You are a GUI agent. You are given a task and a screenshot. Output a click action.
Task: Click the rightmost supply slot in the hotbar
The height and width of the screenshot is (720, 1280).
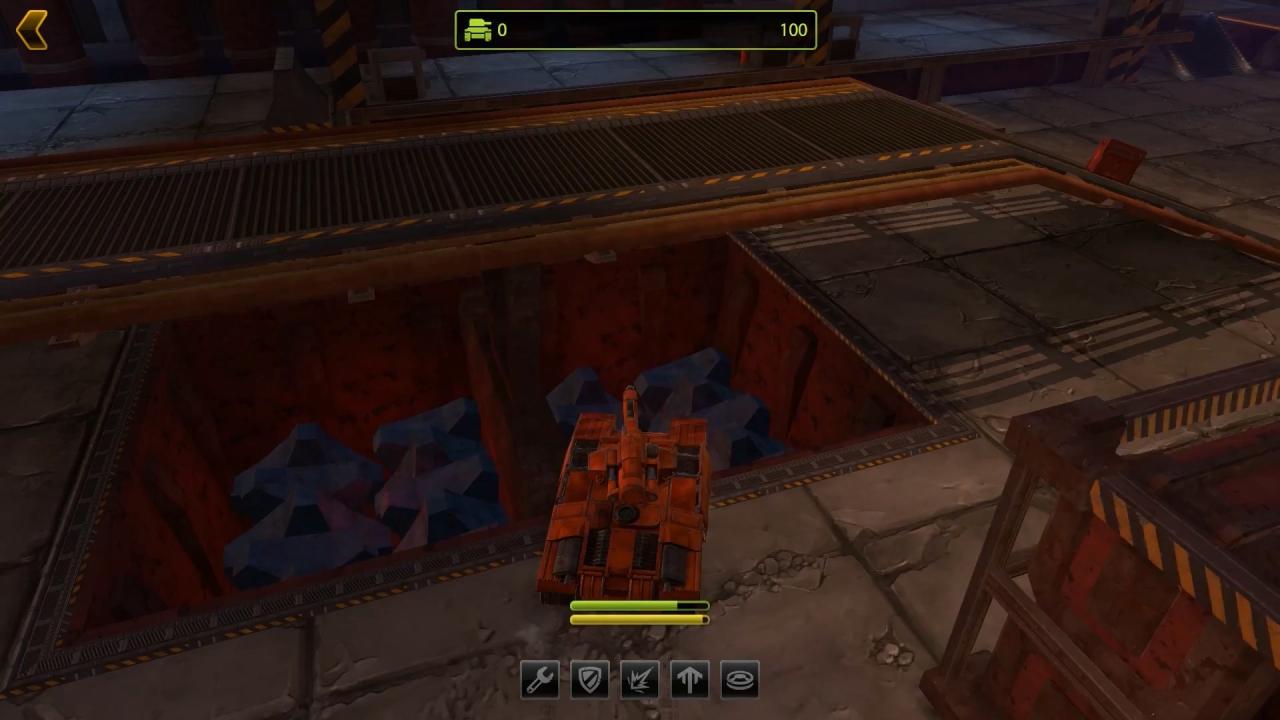pyautogui.click(x=739, y=680)
